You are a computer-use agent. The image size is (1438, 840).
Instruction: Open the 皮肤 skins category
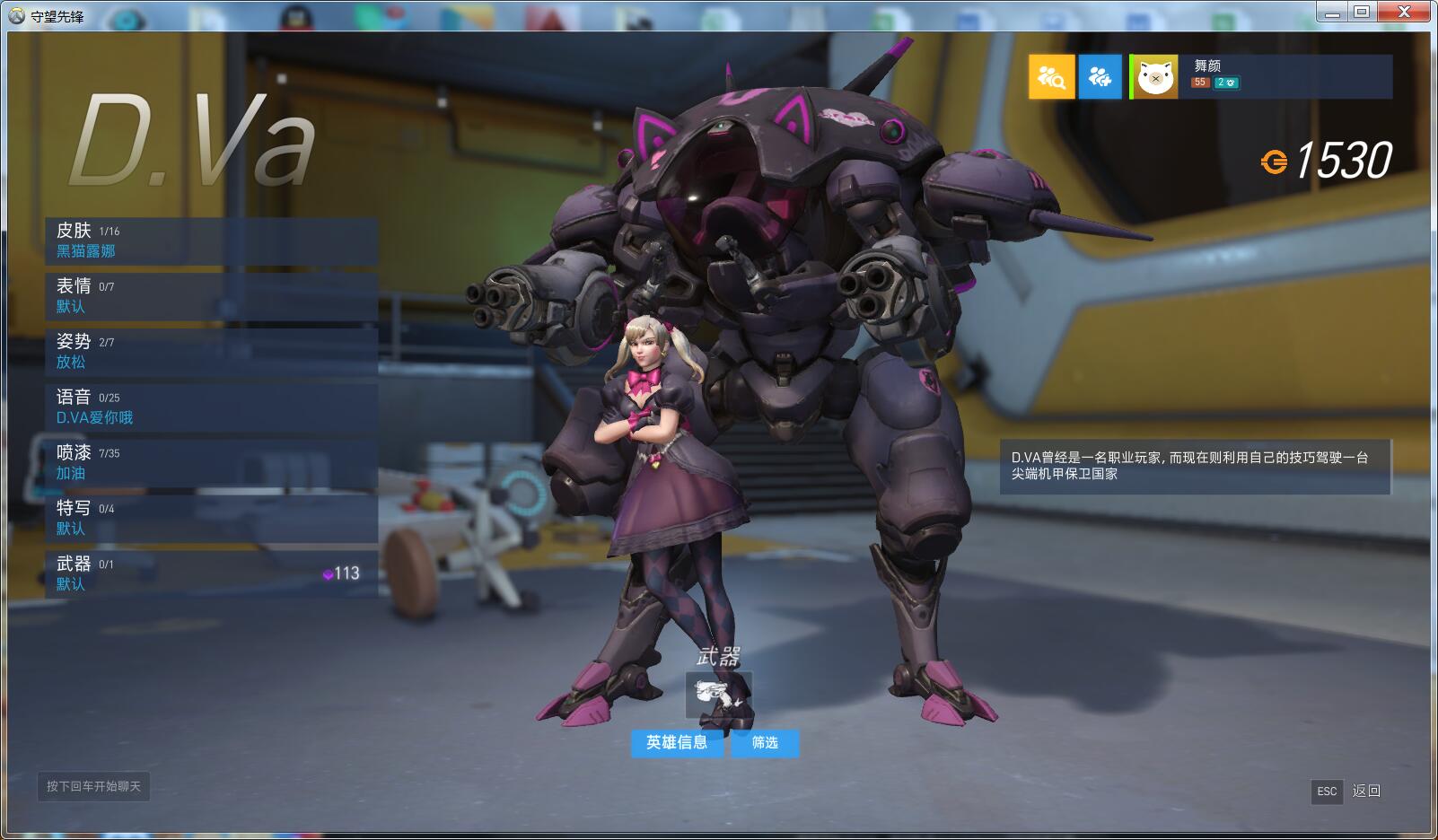click(x=211, y=241)
